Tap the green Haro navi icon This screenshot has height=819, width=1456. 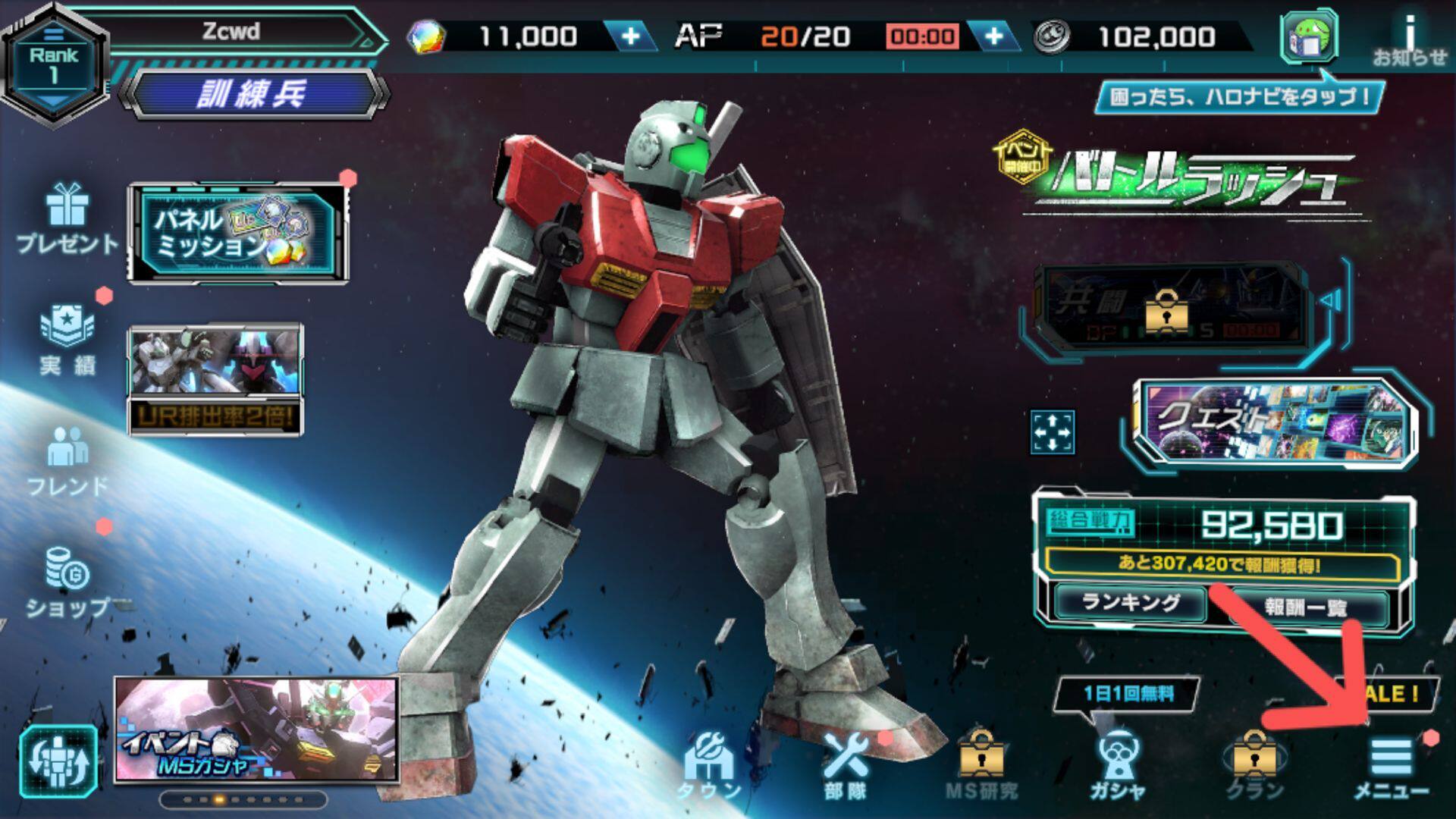[x=1308, y=36]
